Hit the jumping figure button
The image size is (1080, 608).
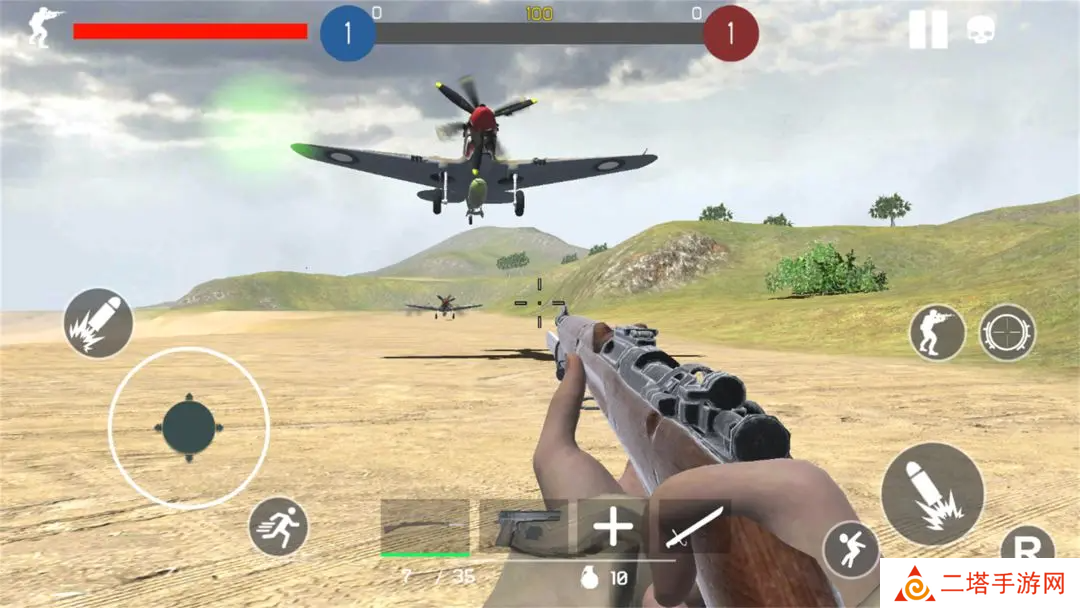851,550
